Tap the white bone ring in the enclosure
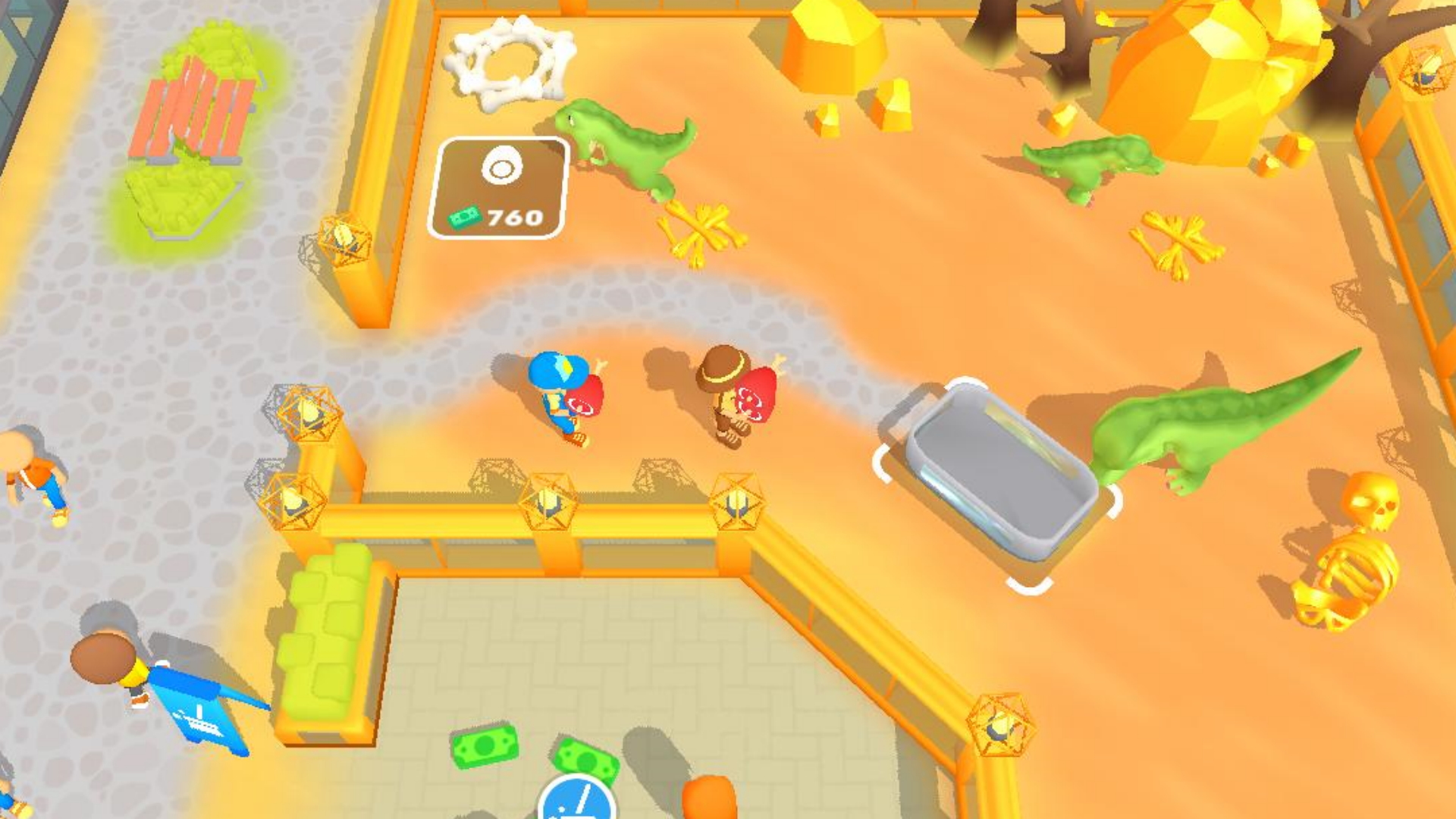Screen dimensions: 1456x819 [x=507, y=61]
